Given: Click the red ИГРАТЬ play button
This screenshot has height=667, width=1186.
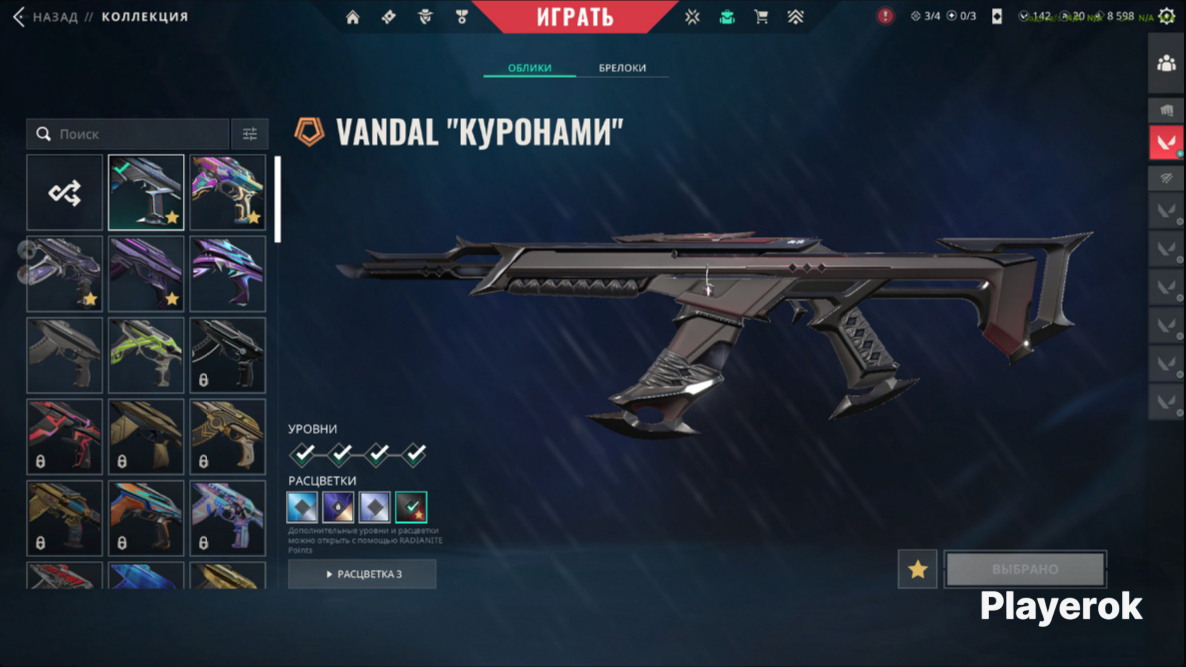Looking at the screenshot, I should (575, 17).
